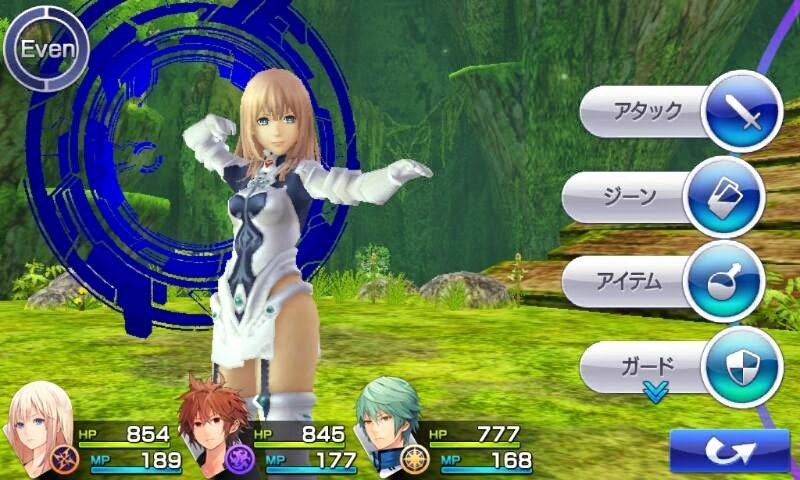This screenshot has height=480, width=800.
Task: Expand more commands with the blue down arrows
Action: 656,393
